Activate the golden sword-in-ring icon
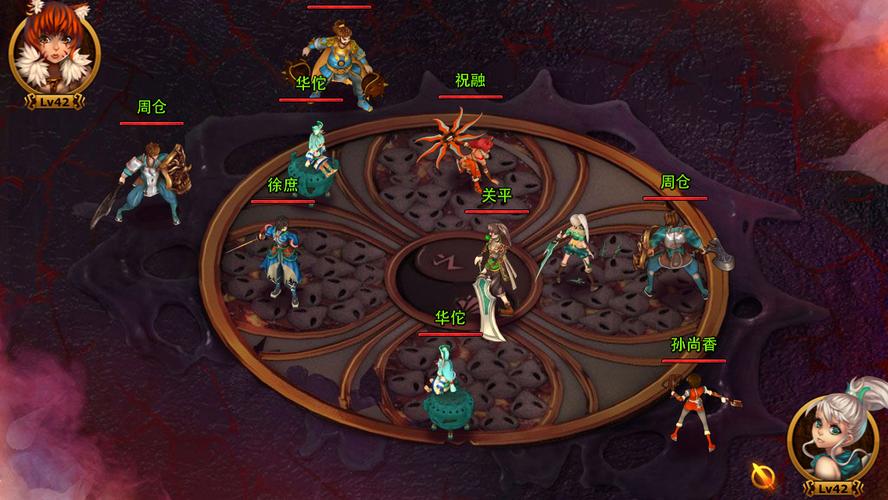Screen dimensions: 888x500 tap(764, 473)
